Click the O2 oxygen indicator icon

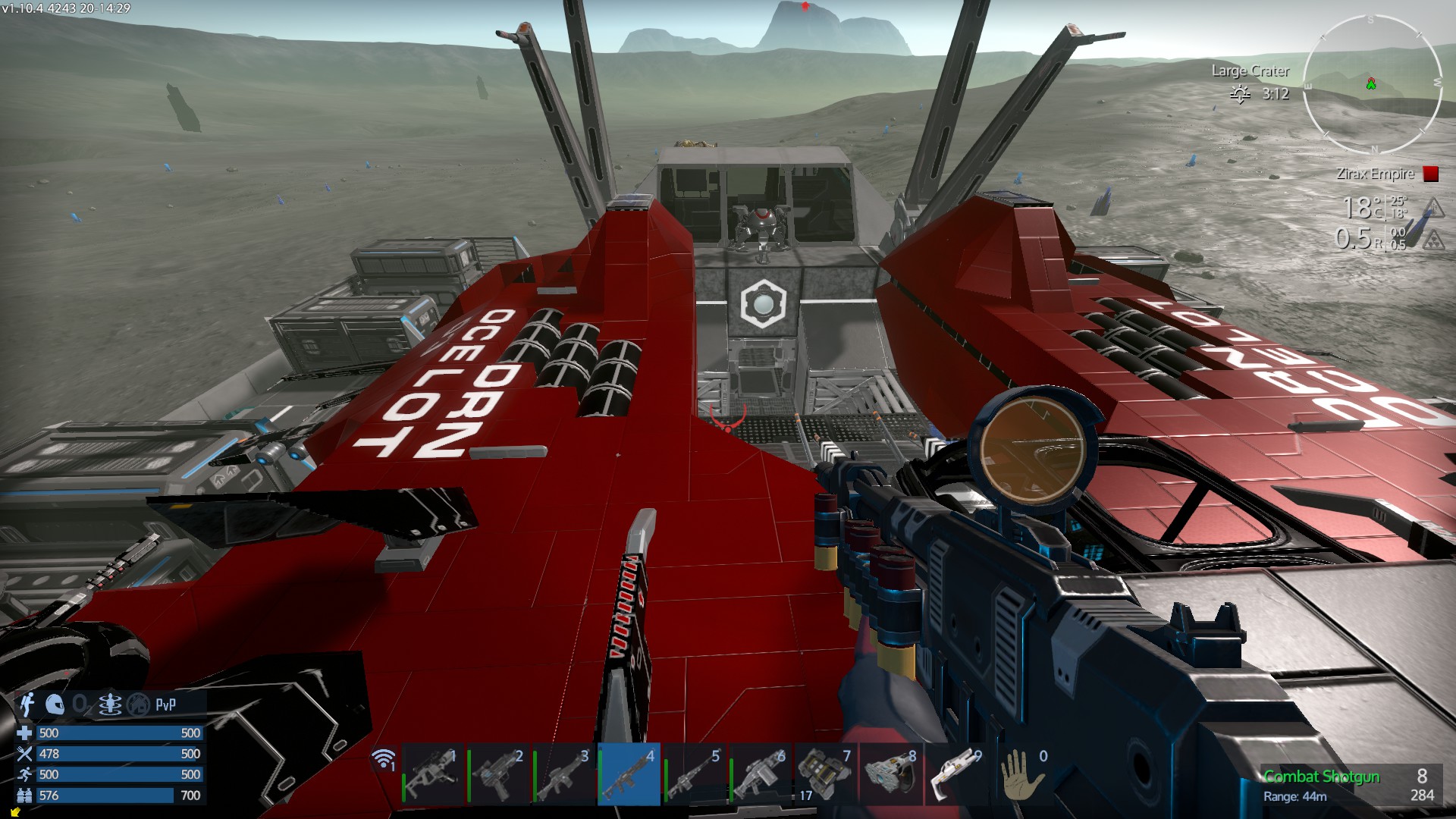[x=80, y=705]
